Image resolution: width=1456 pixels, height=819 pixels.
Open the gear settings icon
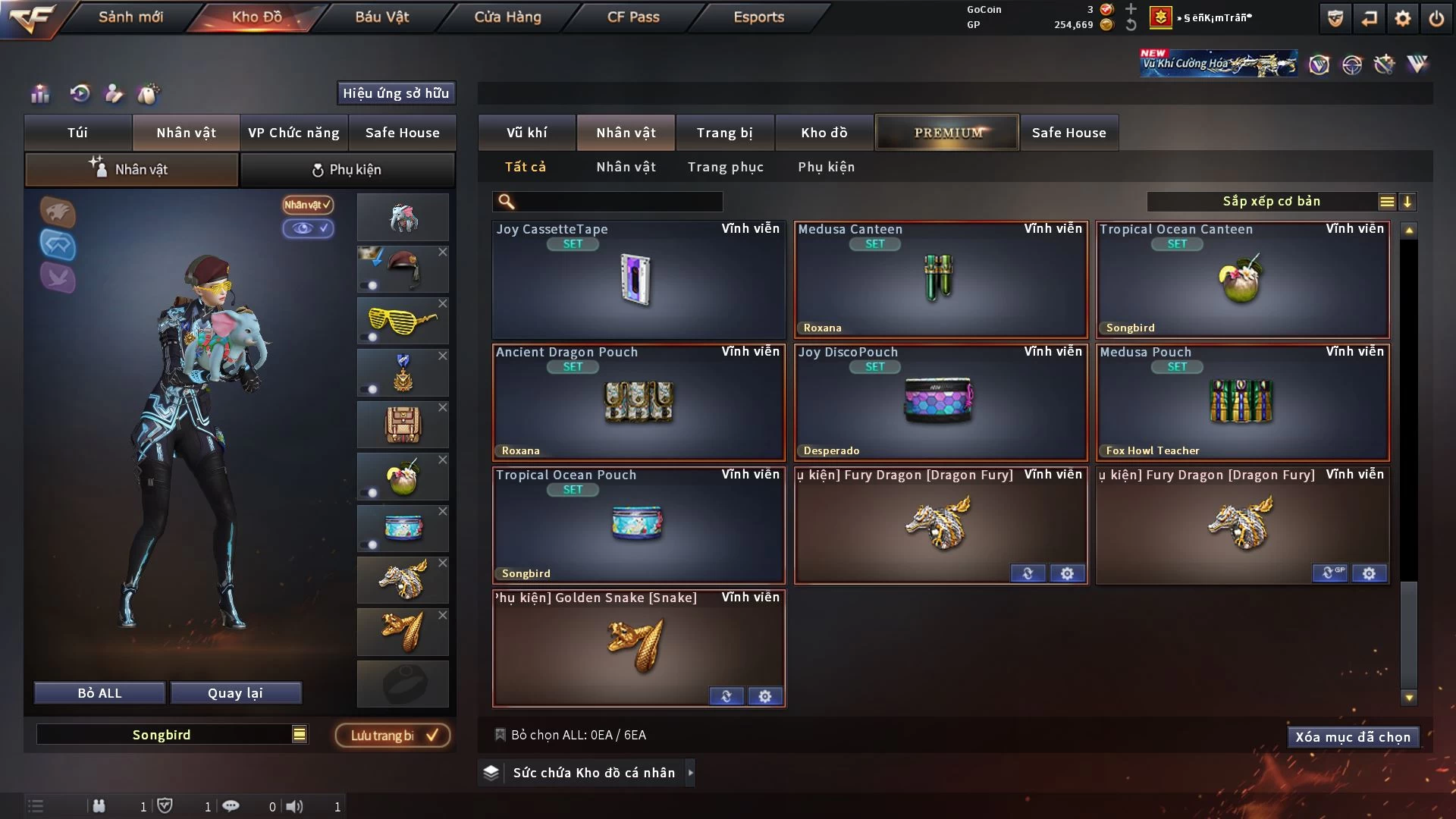[1402, 18]
